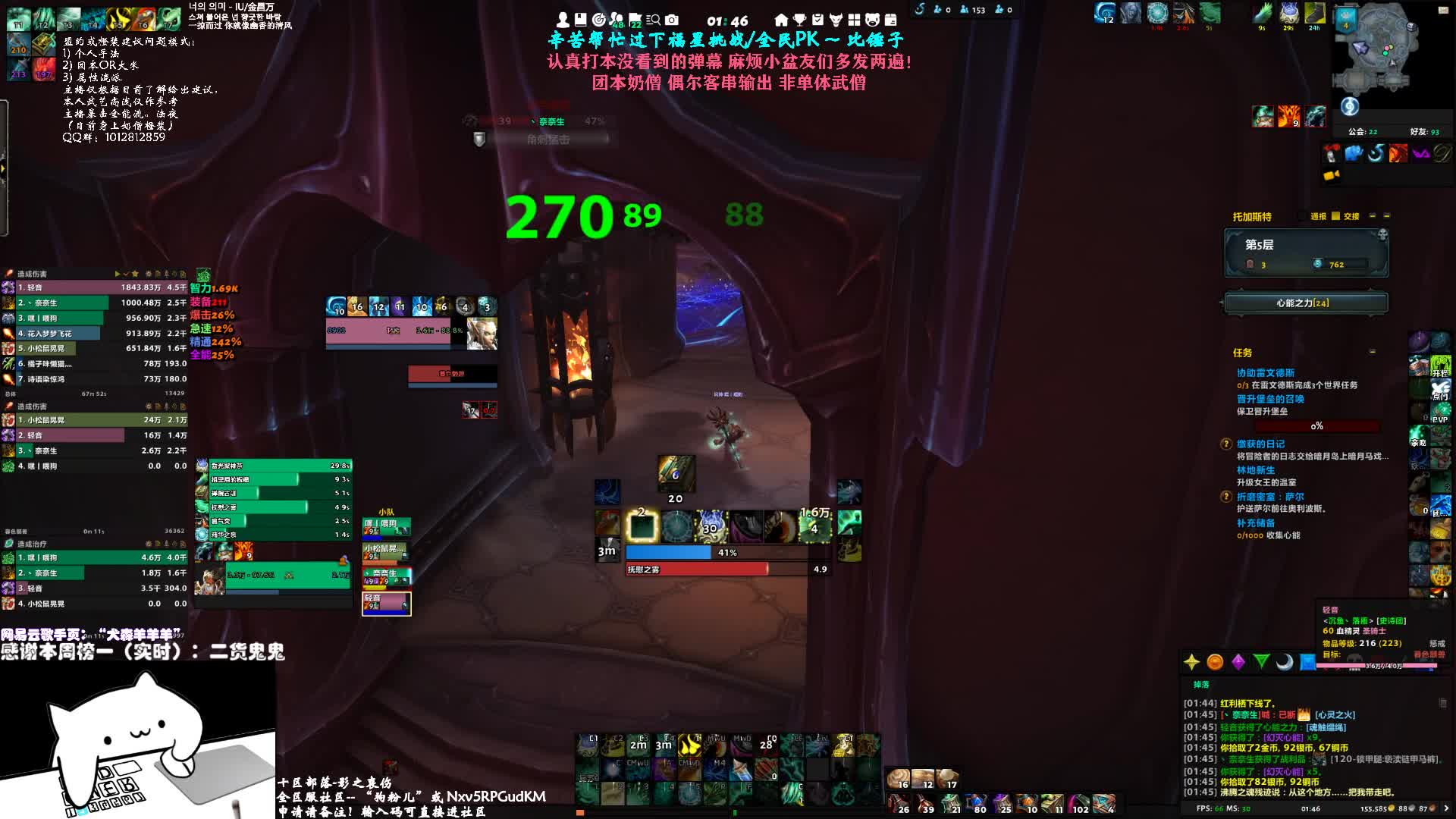Toggle the 通报 checkbox in tracker header
Viewport: 1456px width, 819px height.
point(1335,216)
